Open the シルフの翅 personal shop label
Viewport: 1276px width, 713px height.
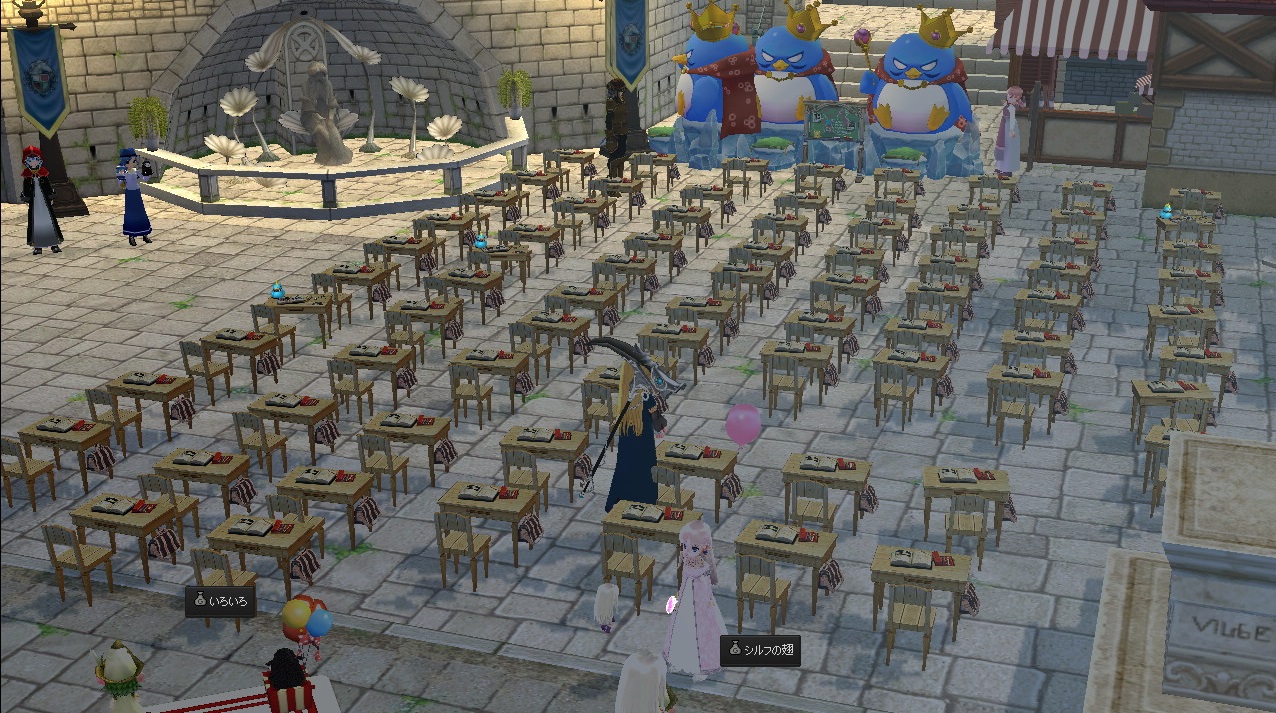(x=760, y=650)
